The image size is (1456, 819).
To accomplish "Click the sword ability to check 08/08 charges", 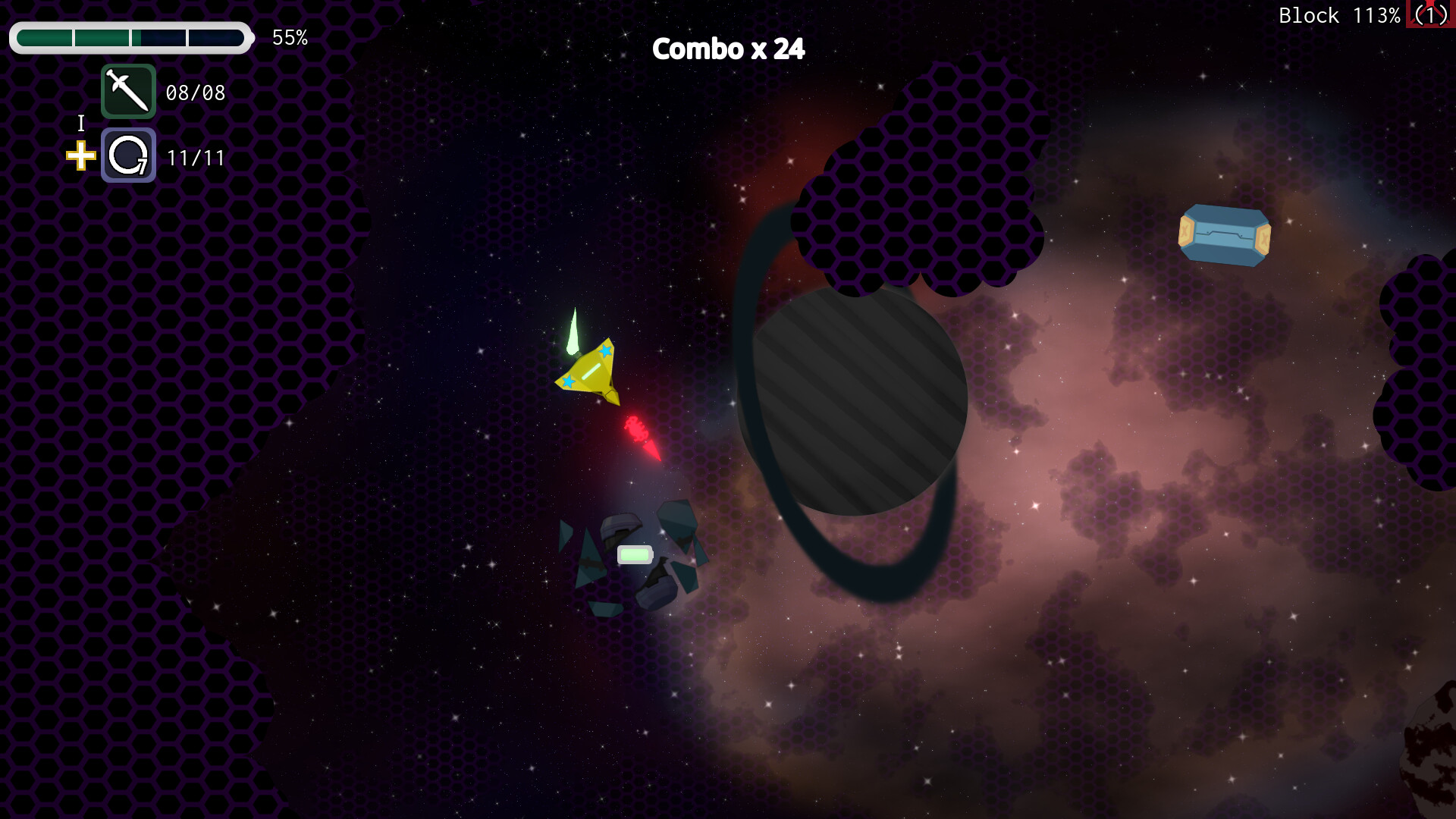I will [x=127, y=93].
